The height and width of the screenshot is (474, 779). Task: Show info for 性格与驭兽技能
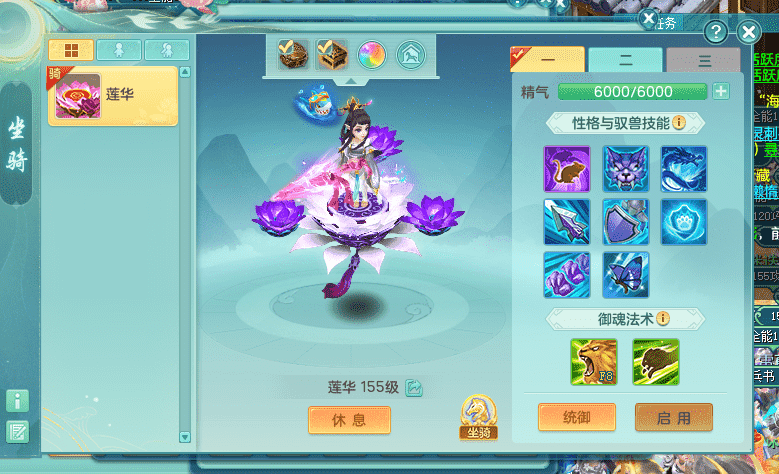(679, 123)
